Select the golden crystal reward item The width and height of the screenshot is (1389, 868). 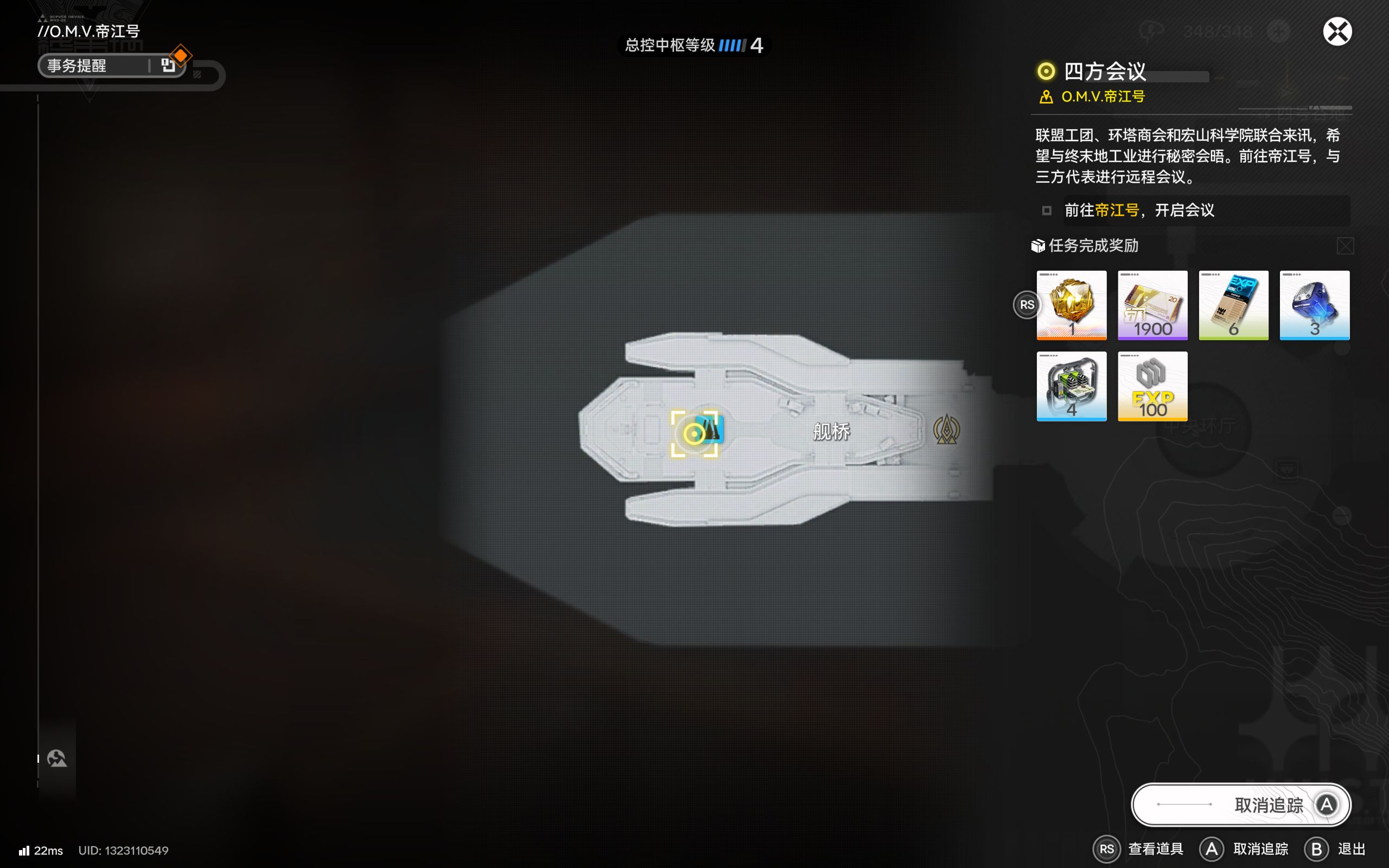1071,305
